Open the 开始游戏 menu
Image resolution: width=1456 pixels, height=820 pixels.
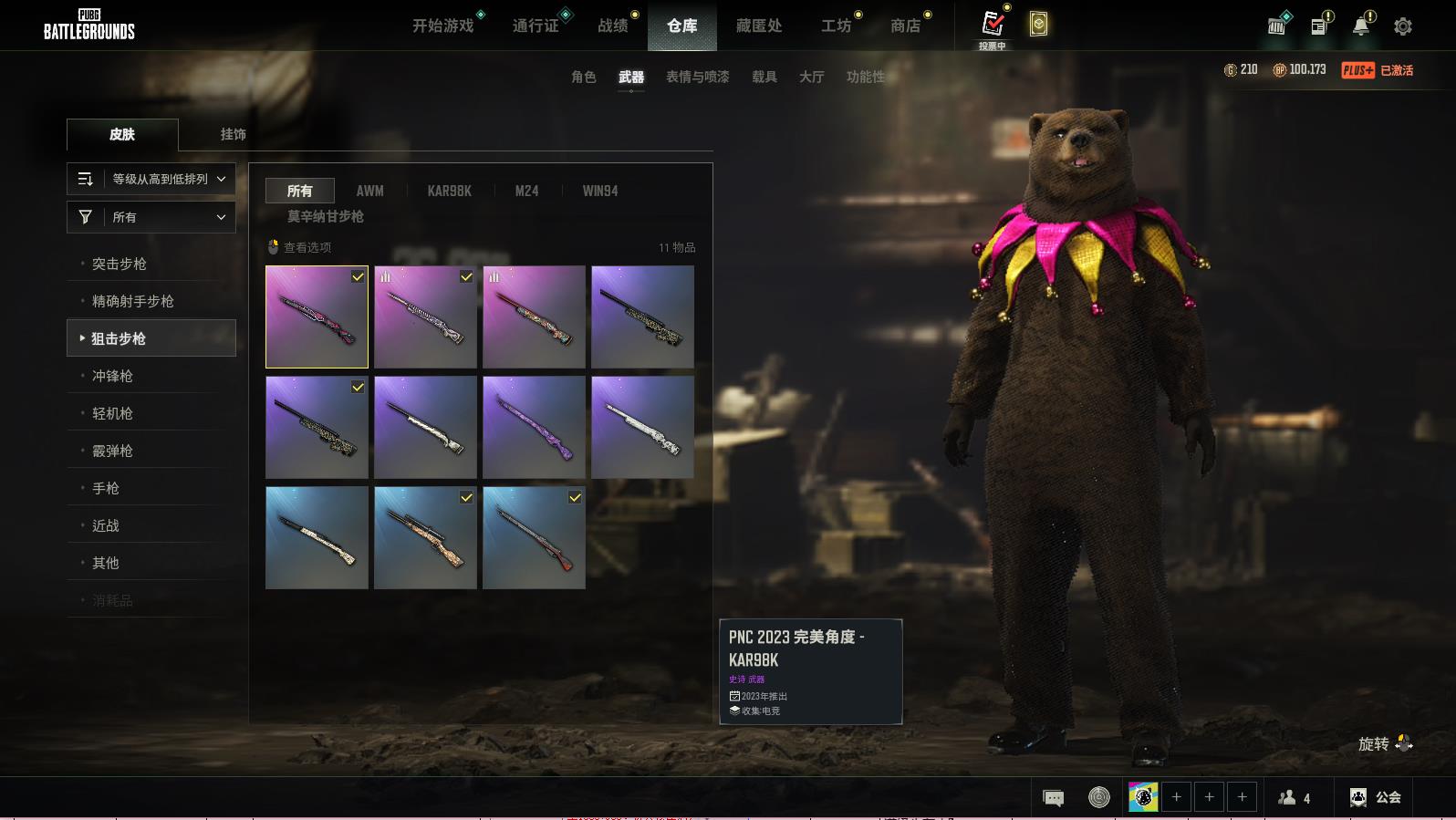tap(443, 26)
